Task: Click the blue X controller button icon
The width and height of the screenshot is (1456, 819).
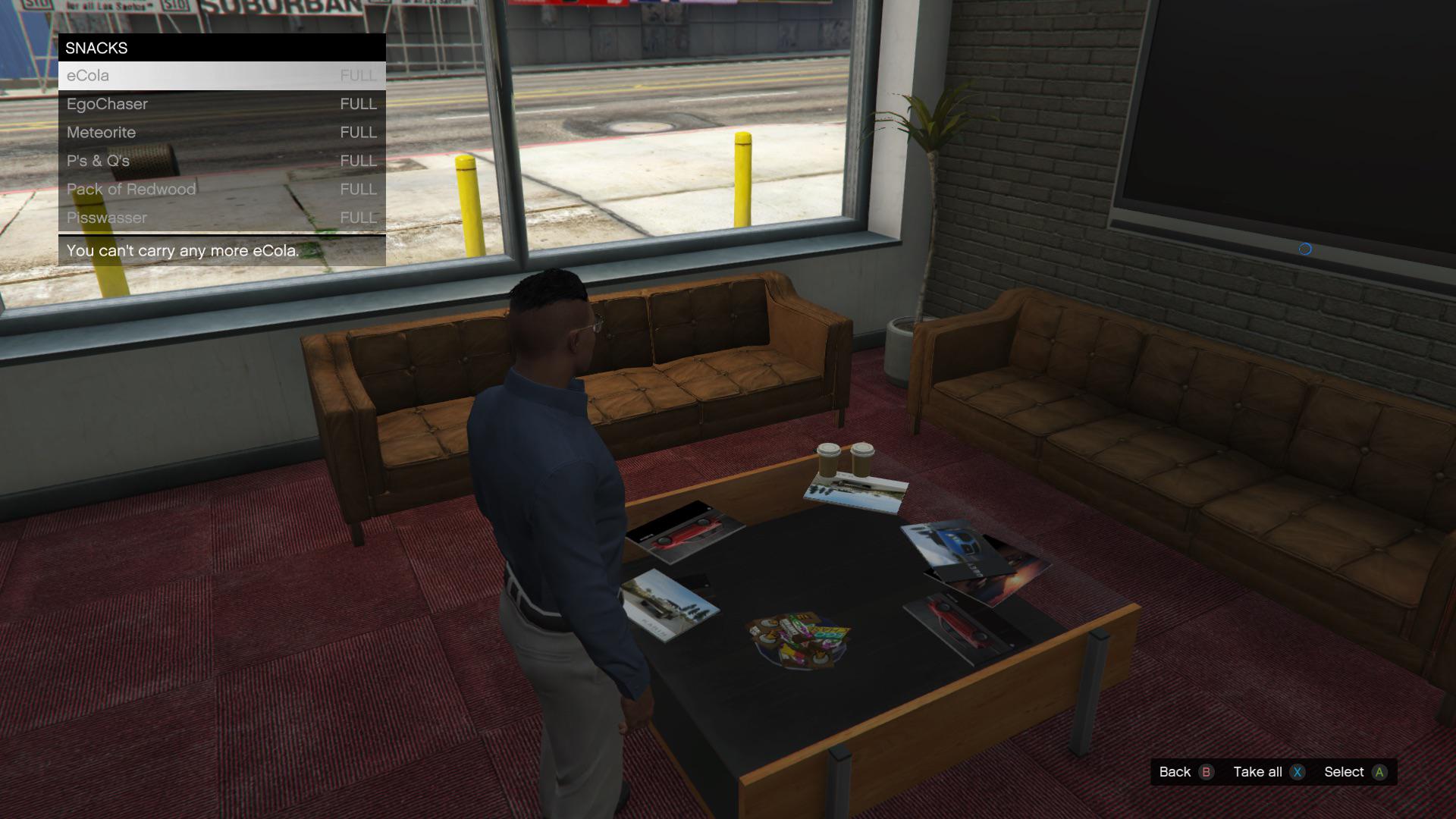Action: coord(1298,771)
